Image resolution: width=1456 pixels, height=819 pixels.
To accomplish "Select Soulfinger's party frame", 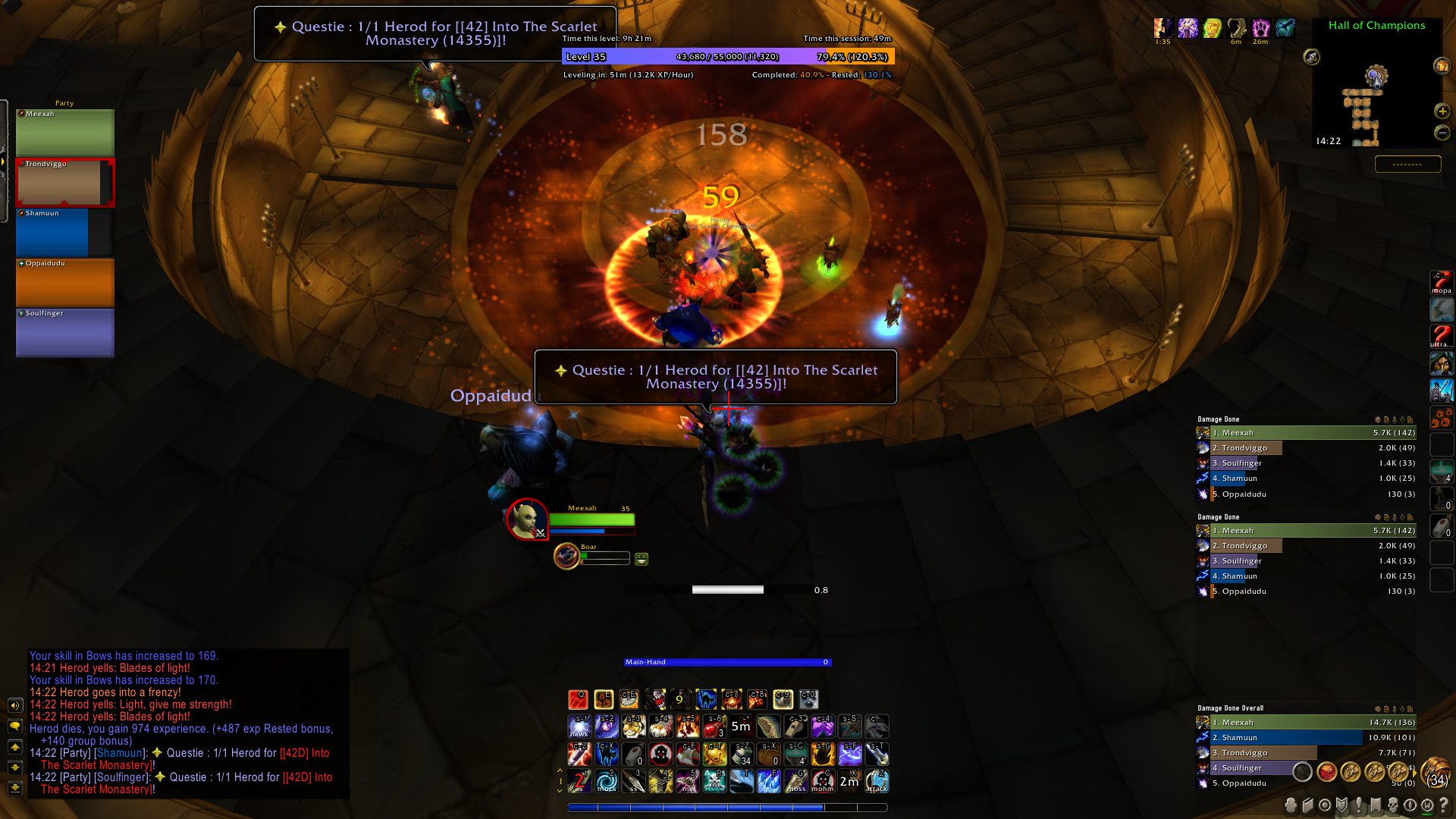I will (64, 333).
